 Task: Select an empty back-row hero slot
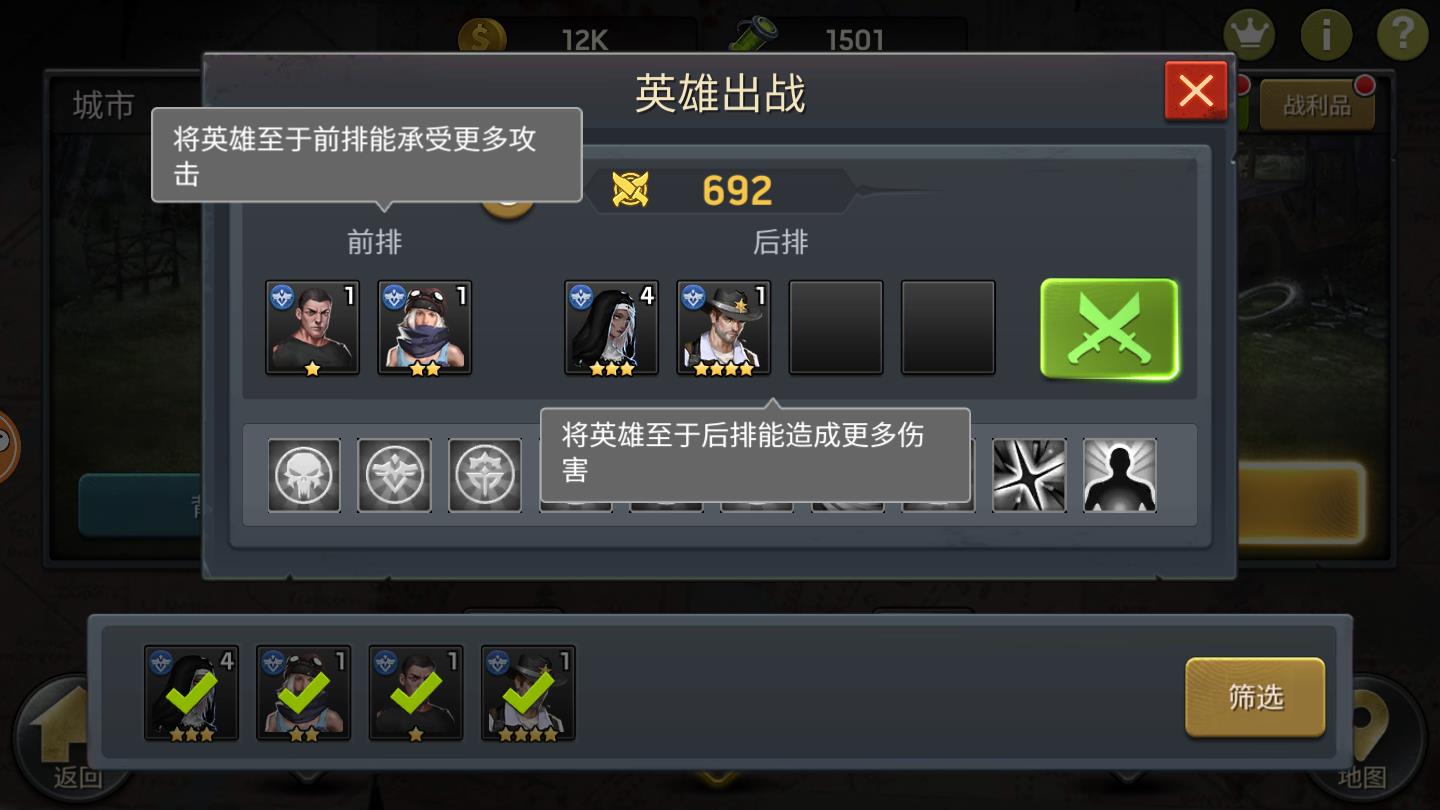tap(836, 327)
